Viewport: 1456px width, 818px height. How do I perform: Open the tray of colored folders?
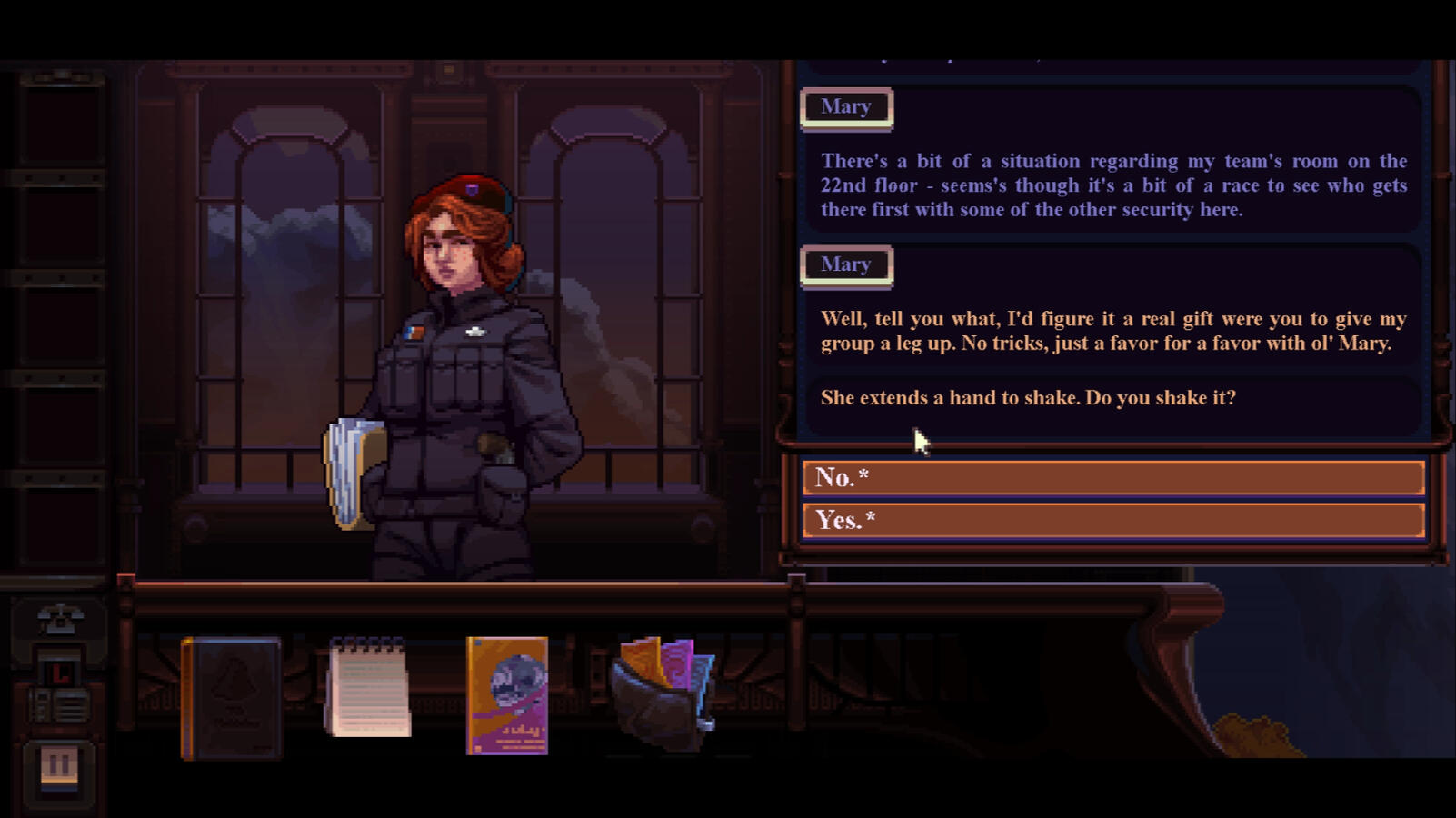tap(664, 693)
